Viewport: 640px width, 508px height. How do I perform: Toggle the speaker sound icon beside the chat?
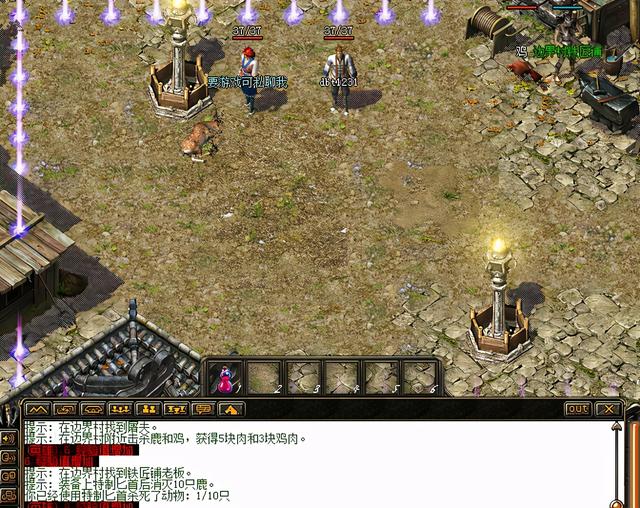pyautogui.click(x=9, y=438)
